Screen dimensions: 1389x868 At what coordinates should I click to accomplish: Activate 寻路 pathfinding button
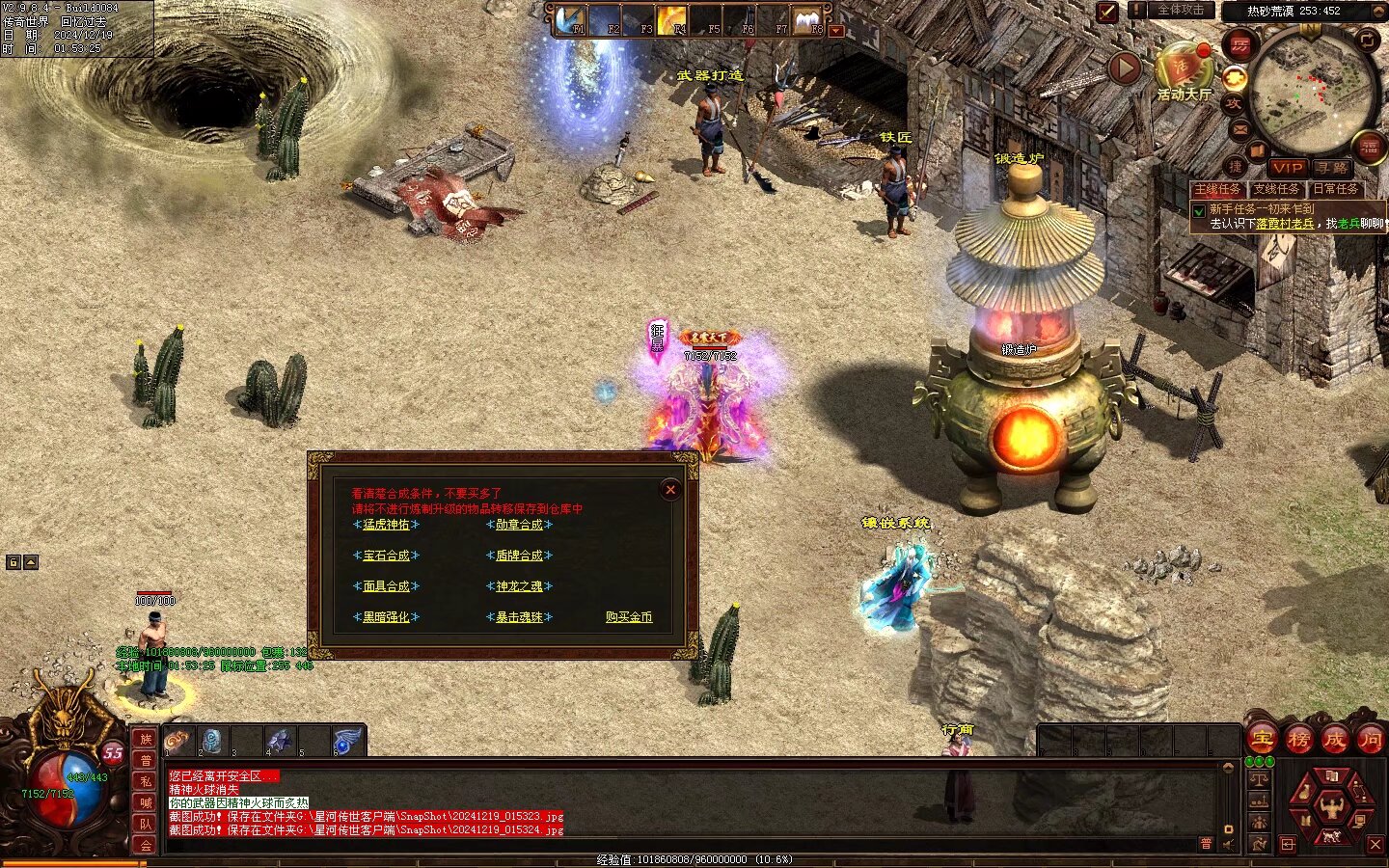point(1332,168)
